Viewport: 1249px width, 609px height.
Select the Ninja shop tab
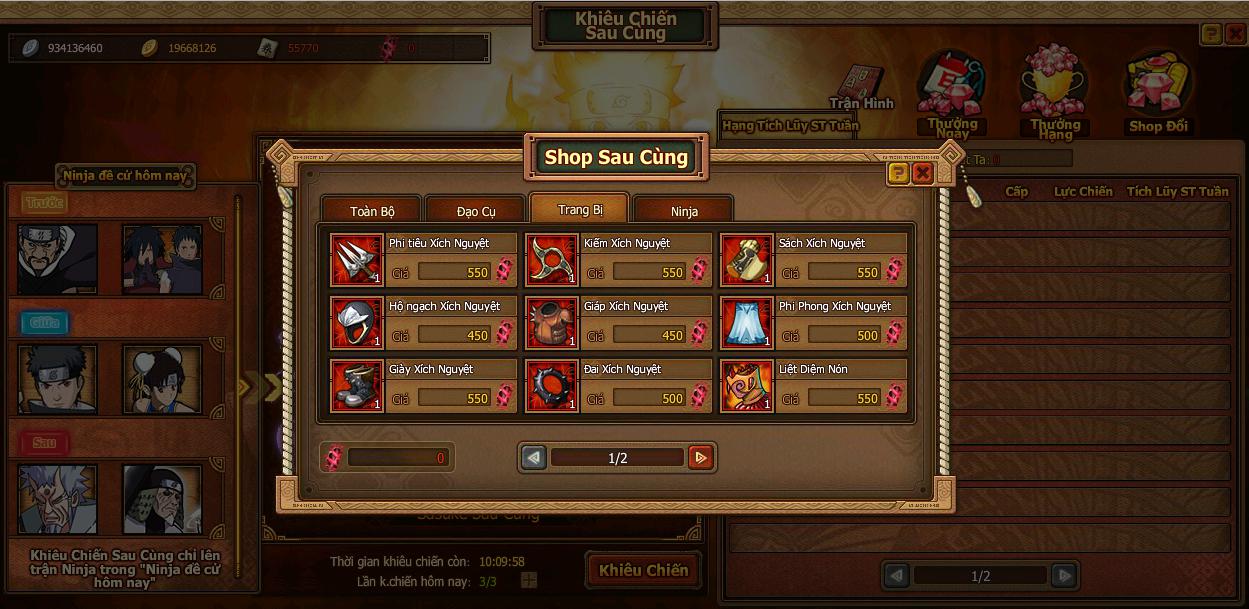click(x=684, y=211)
